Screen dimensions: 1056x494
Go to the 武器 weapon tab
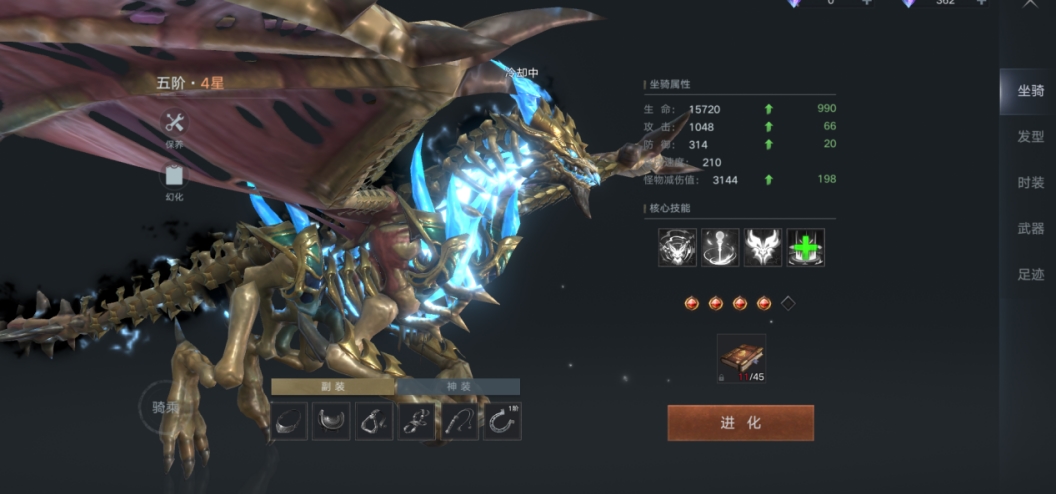pyautogui.click(x=1030, y=229)
